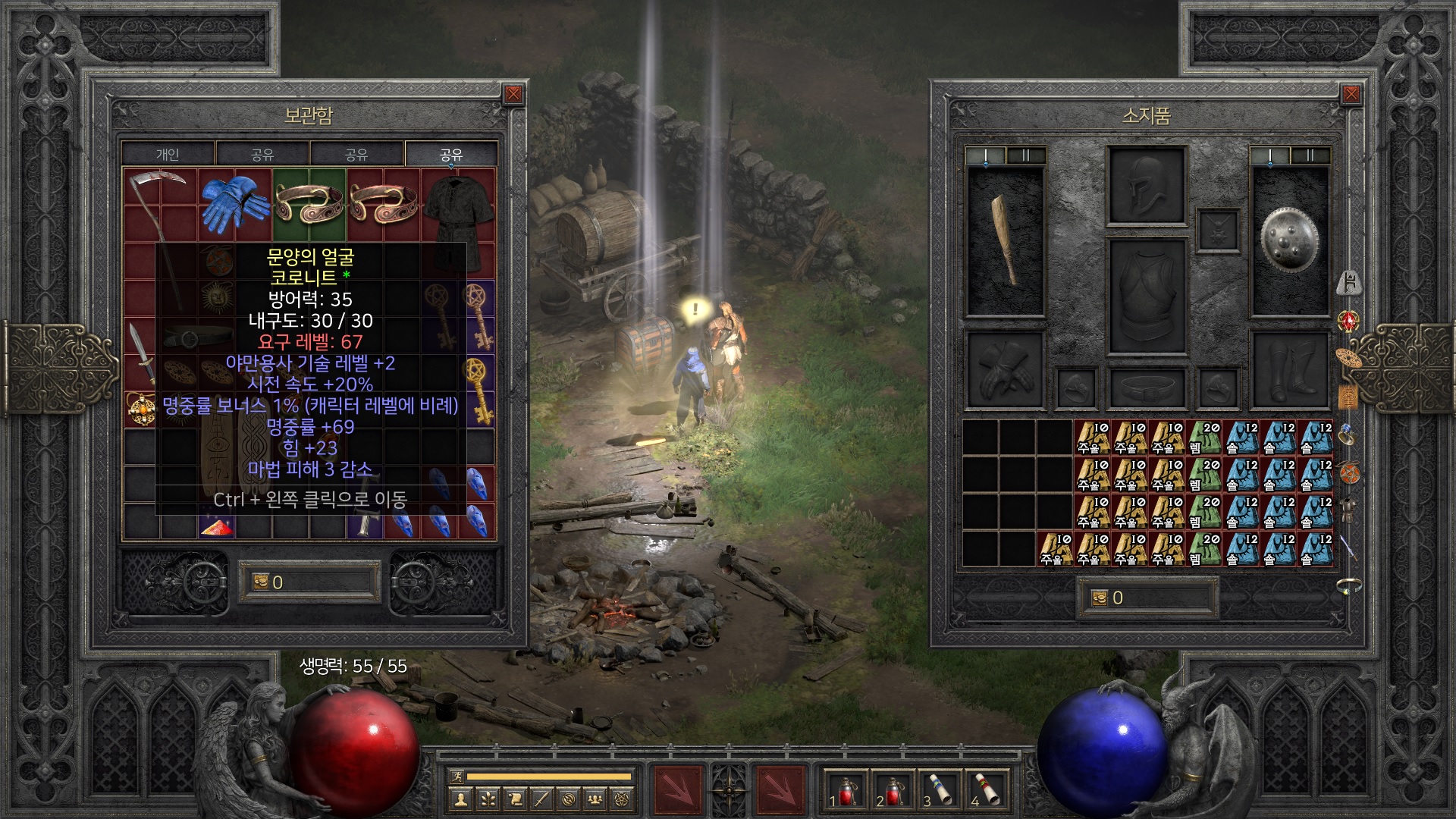Close the 소지품 inventory panel
The image size is (1456, 819).
pos(1351,94)
